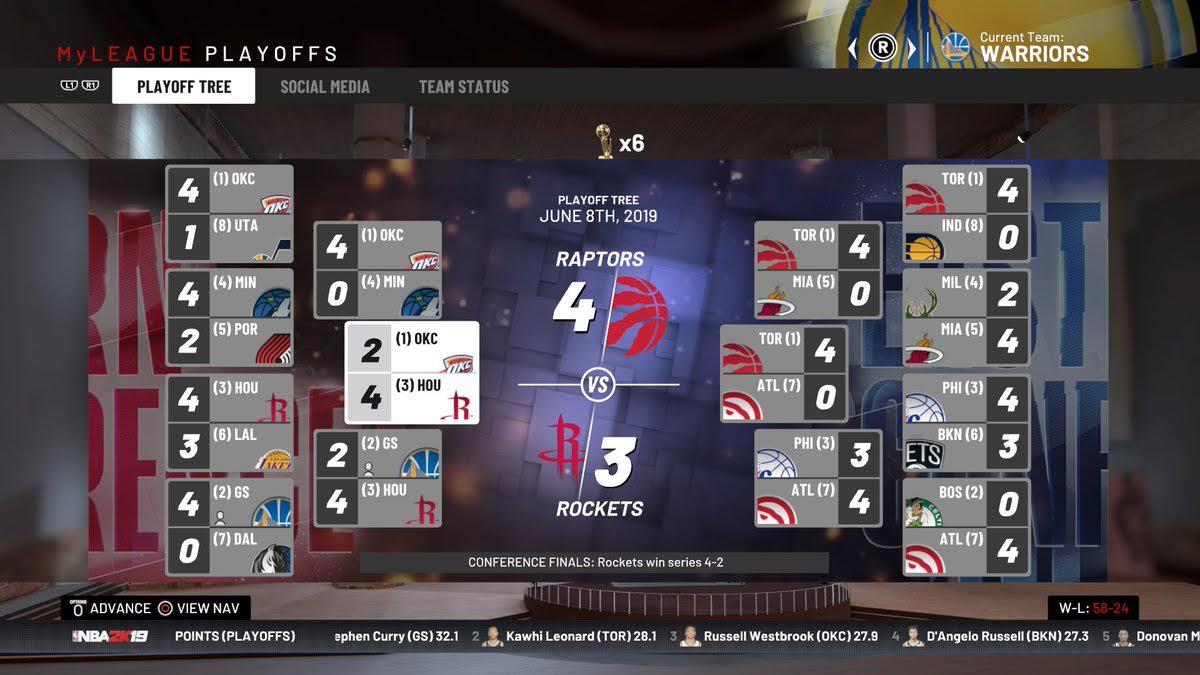Pick the HOU vs LAL first-round matchup
The height and width of the screenshot is (675, 1200).
[229, 421]
